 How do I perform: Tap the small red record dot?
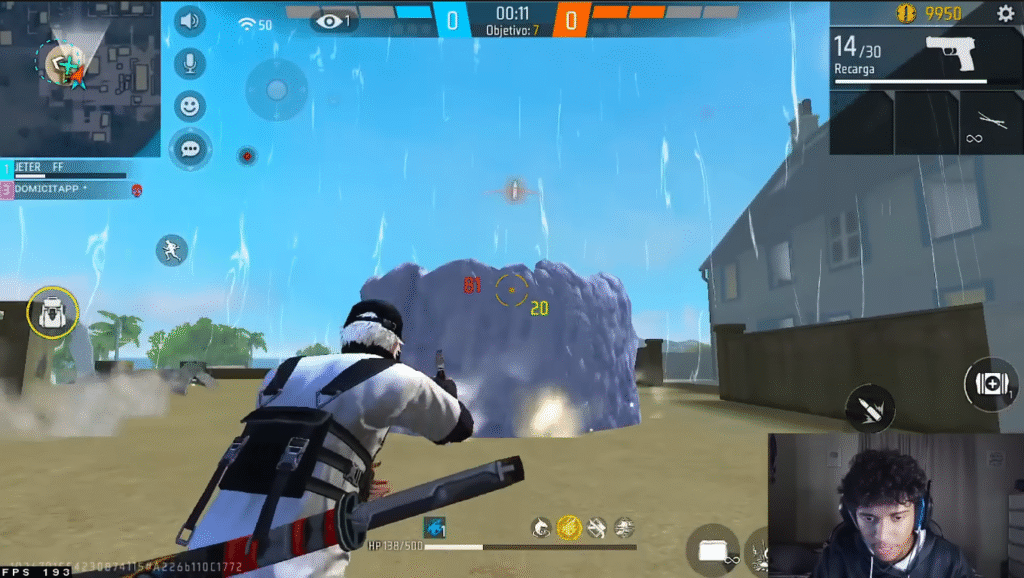pos(246,155)
